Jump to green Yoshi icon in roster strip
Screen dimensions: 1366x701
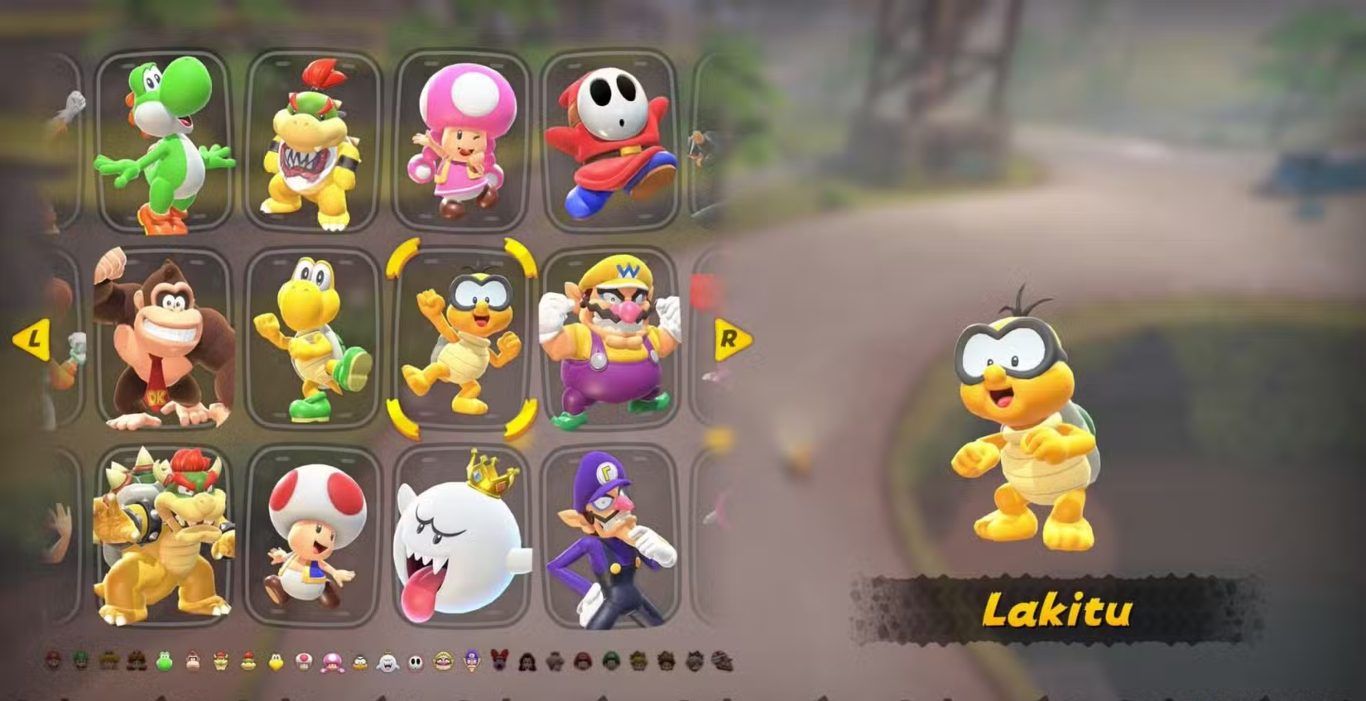164,661
